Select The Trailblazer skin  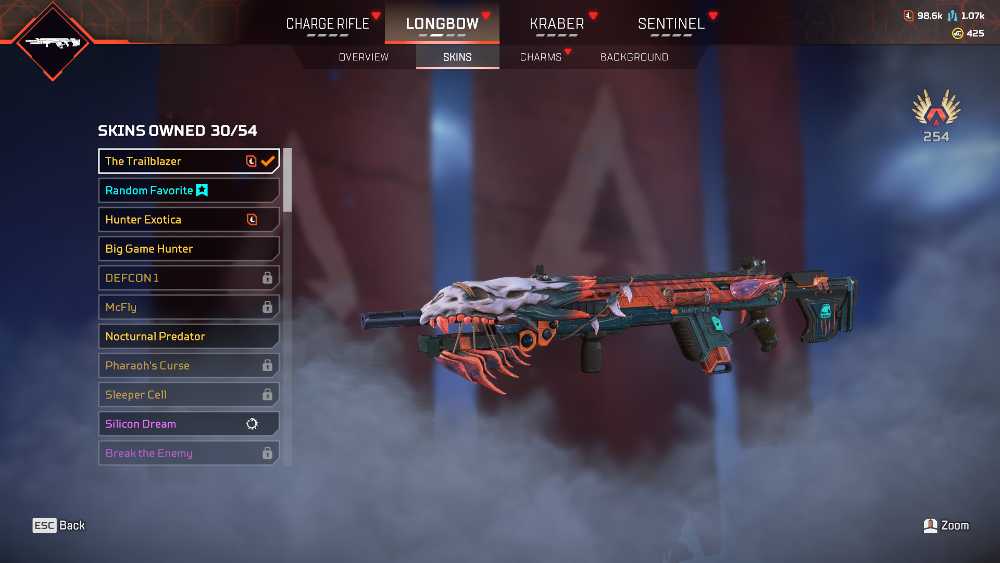[x=188, y=161]
